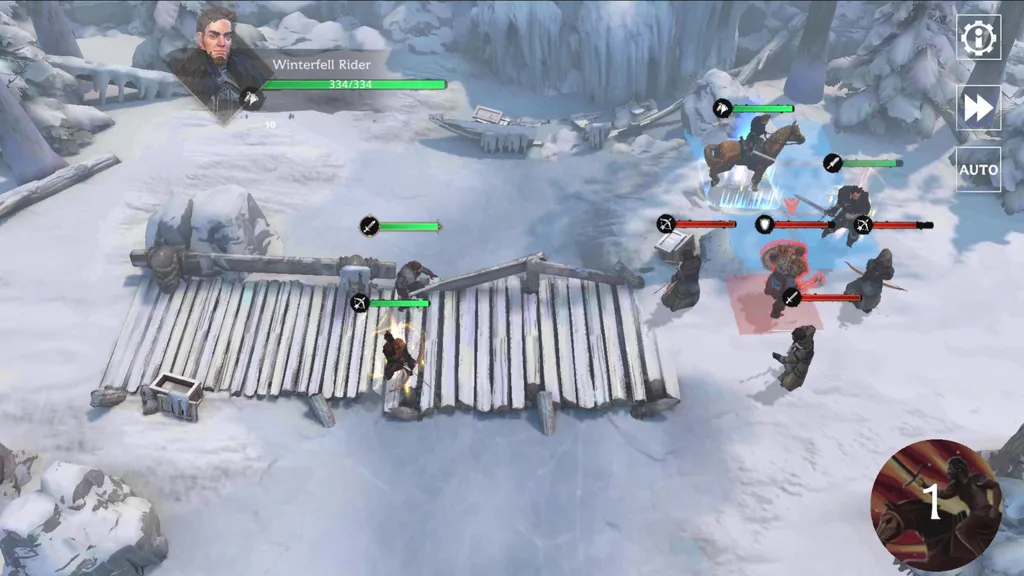Toggle the fast-forward battle speed
This screenshot has height=576, width=1024.
tap(978, 107)
